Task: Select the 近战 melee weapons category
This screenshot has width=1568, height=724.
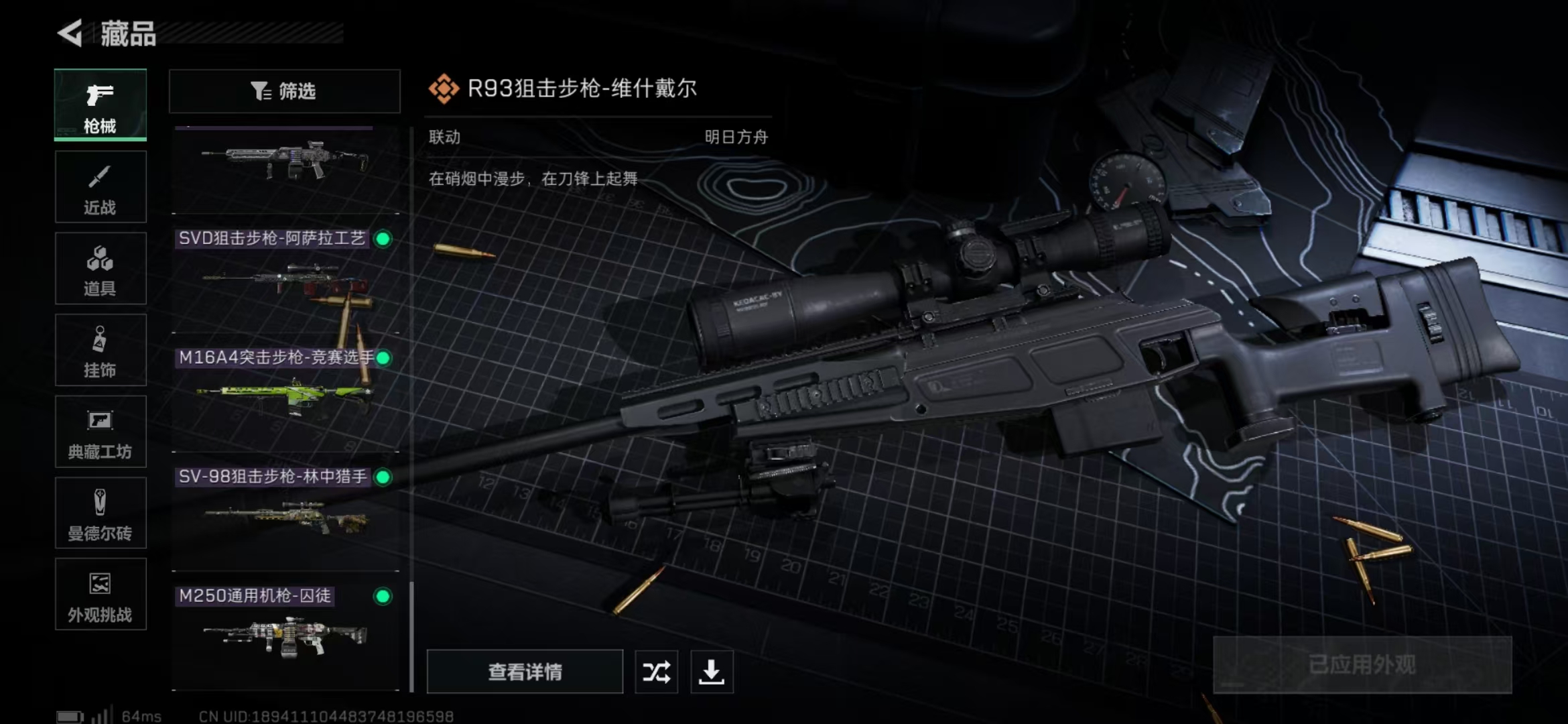Action: [x=100, y=186]
